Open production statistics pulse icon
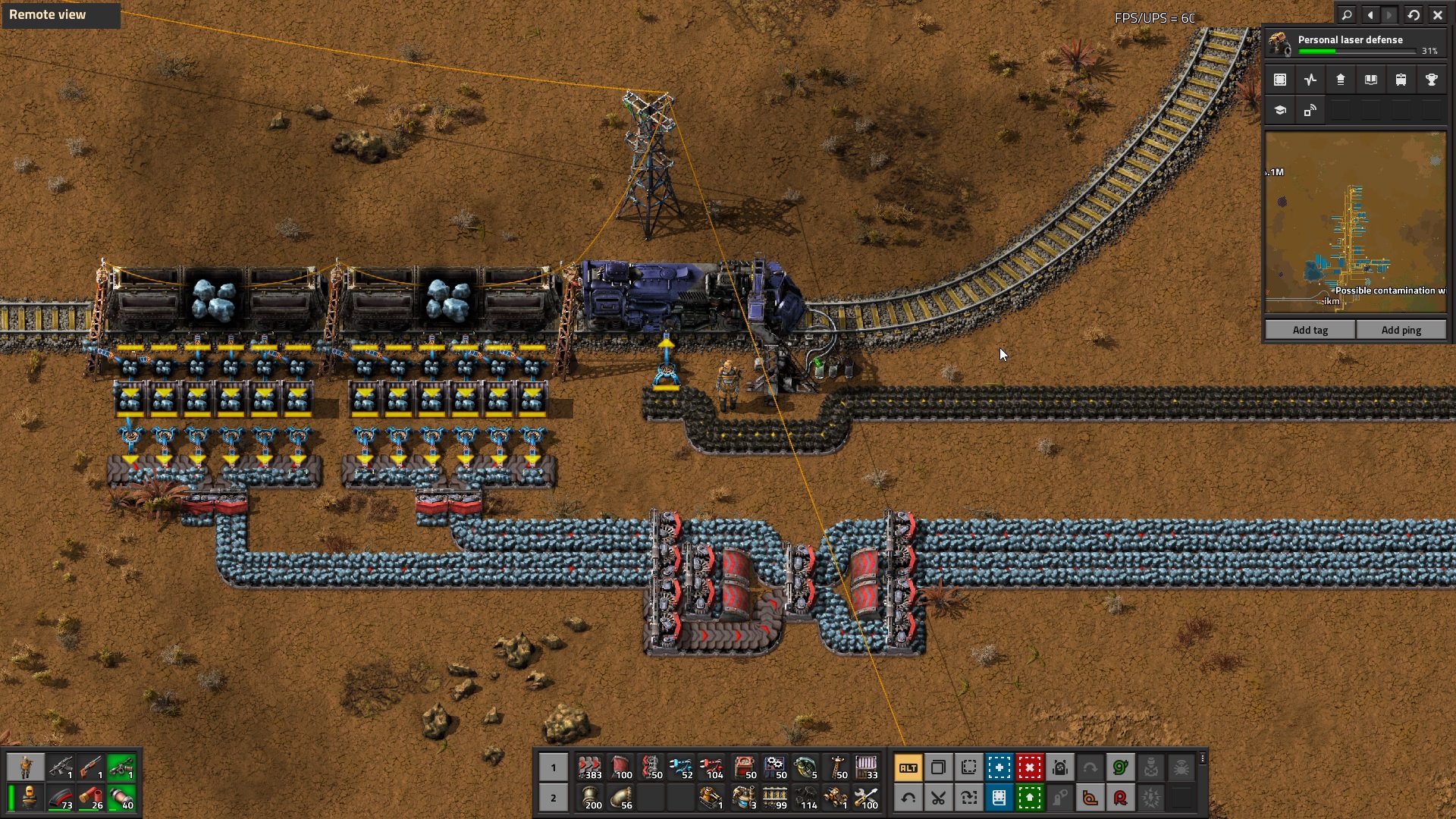This screenshot has width=1456, height=819. click(x=1310, y=80)
